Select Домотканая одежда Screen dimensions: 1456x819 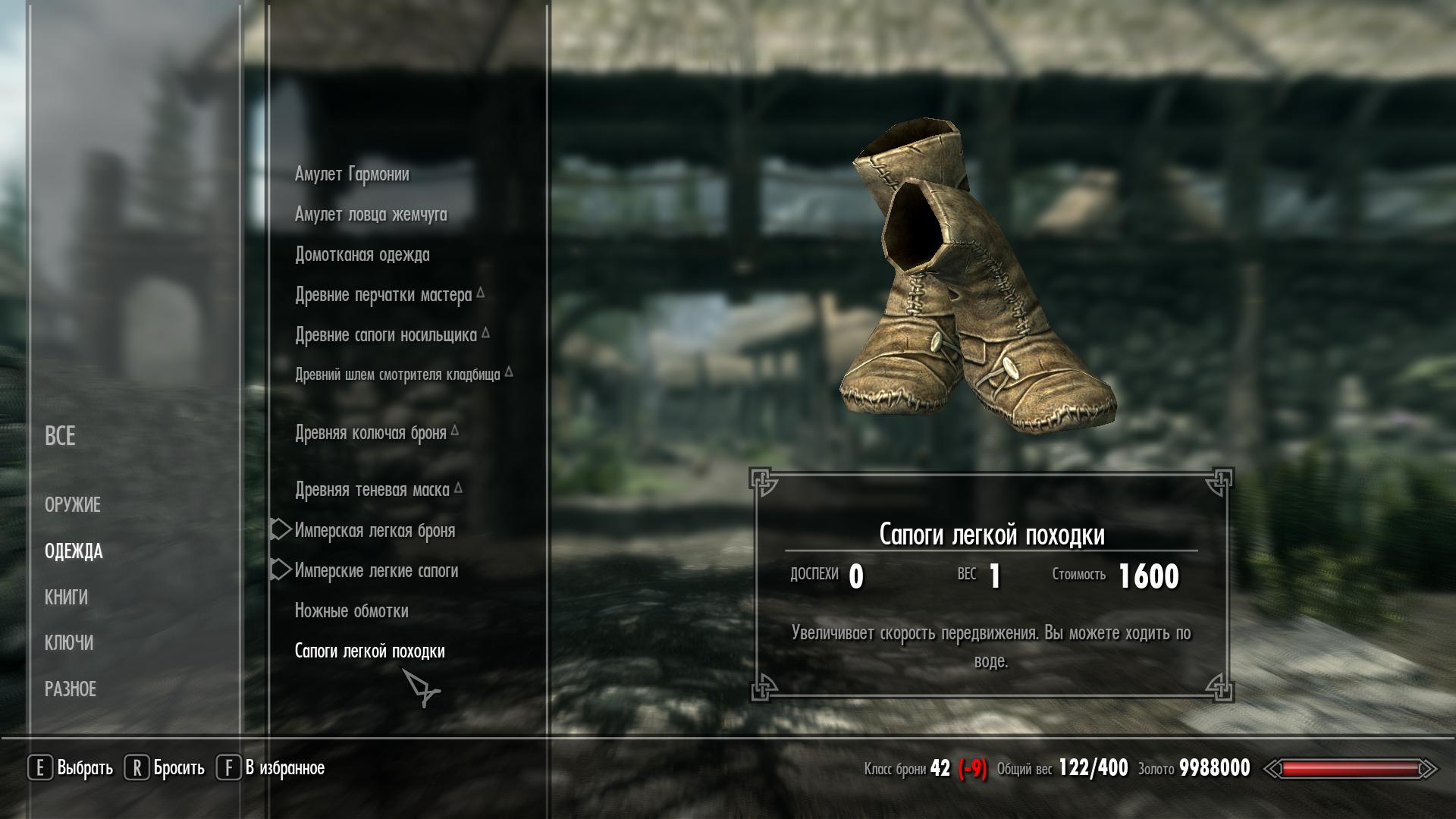[362, 255]
